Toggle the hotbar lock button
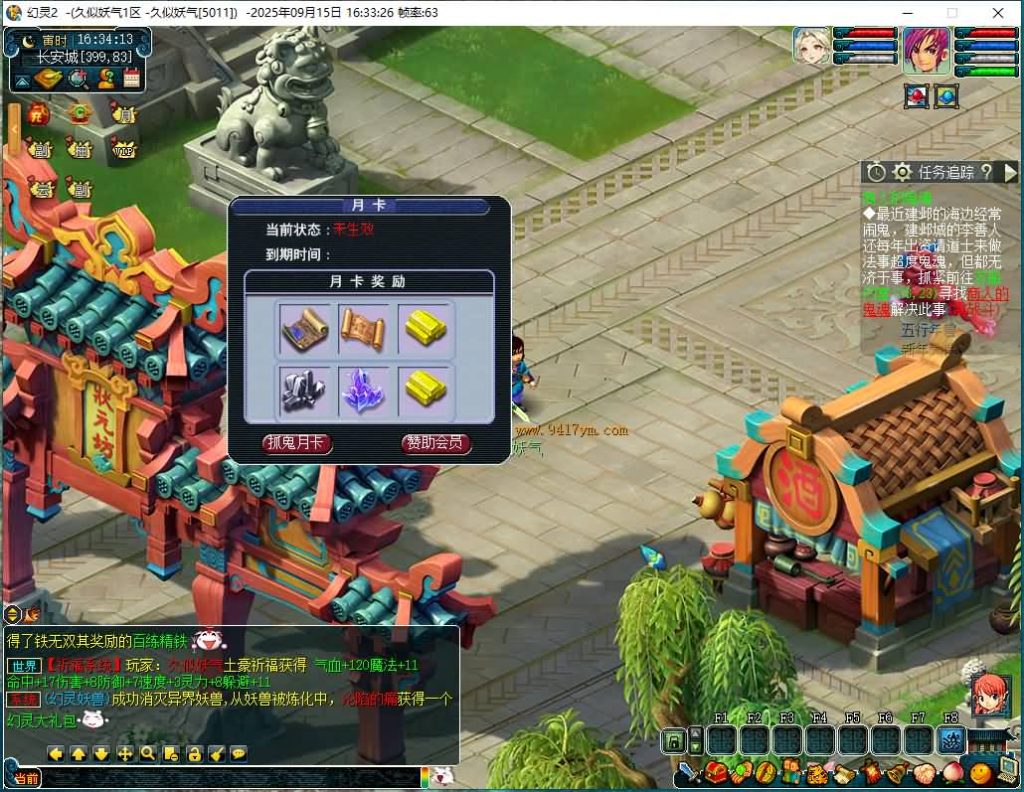The image size is (1024, 792). [x=675, y=741]
